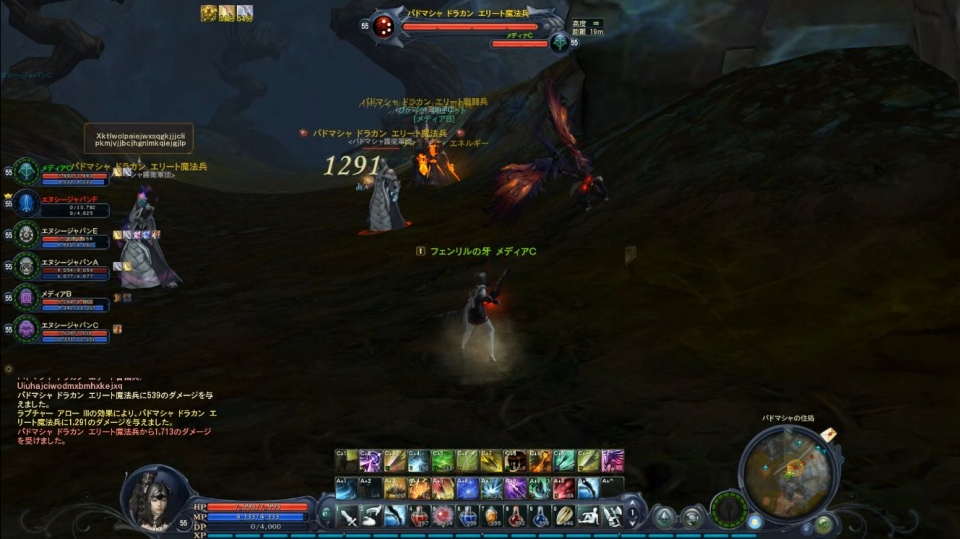Activate the purple winged skill in top row
Screen dimensions: 960x539
coord(612,461)
